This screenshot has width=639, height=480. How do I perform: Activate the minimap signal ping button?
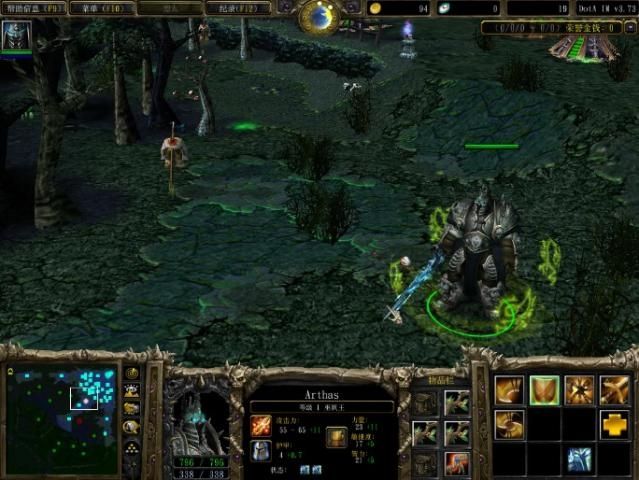pos(131,374)
